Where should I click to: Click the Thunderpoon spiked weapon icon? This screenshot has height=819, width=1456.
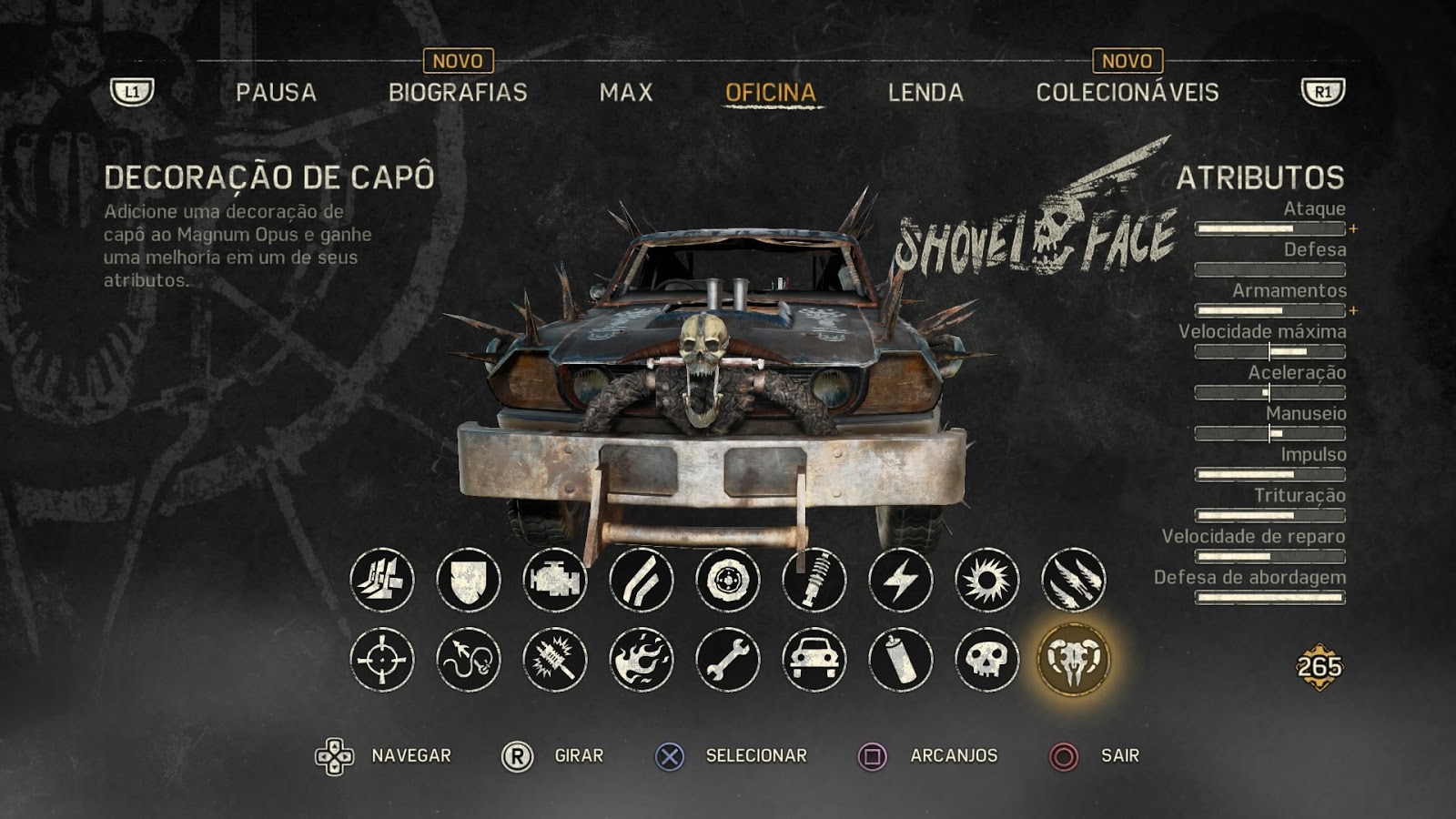[557, 662]
